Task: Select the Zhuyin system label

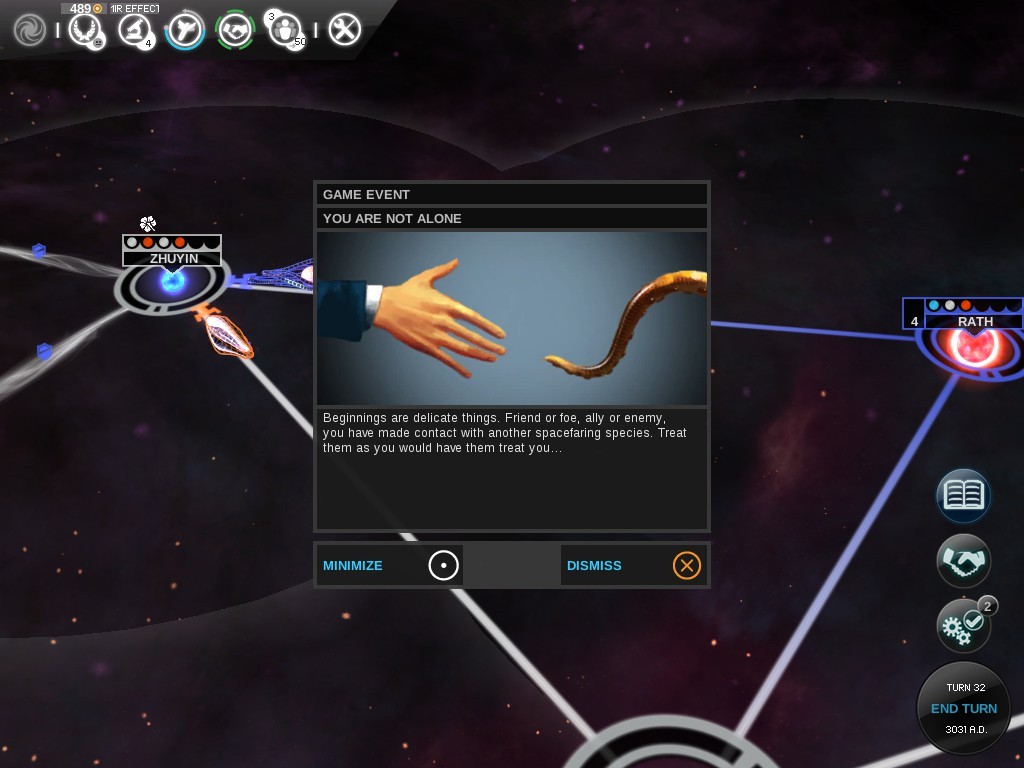Action: [x=173, y=258]
